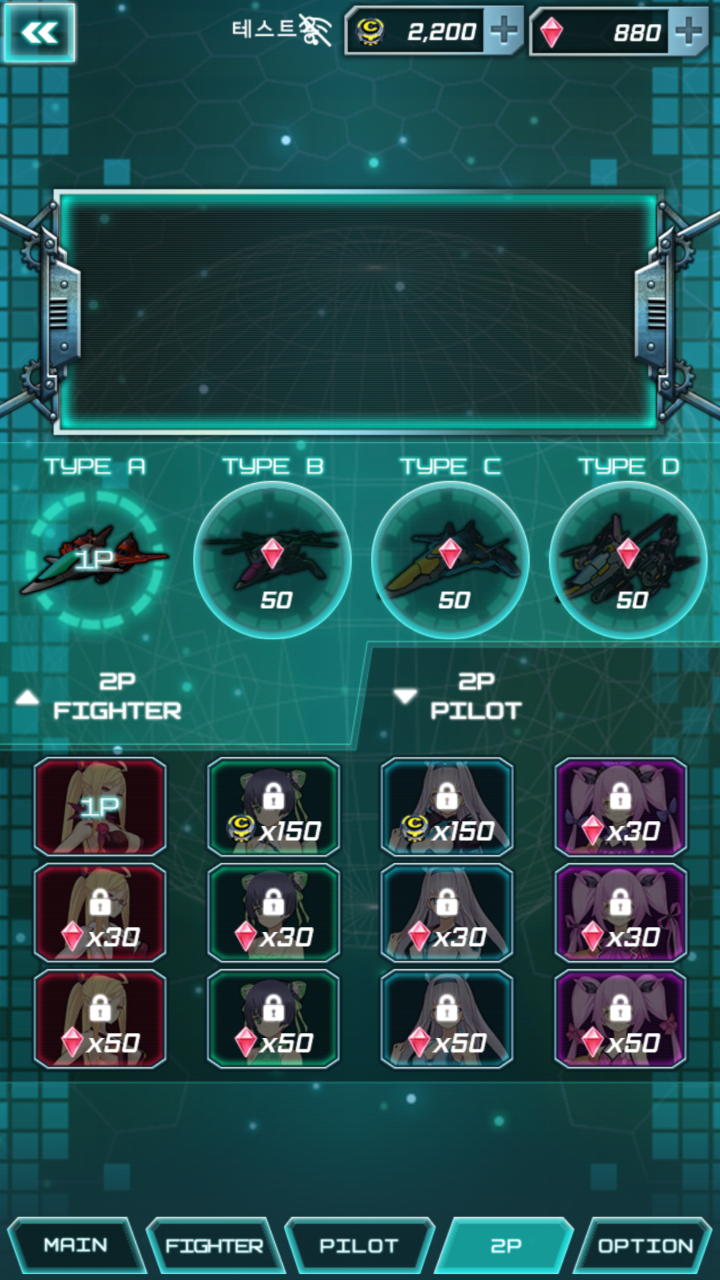
Task: Unlock the red pilot costing 50 gems
Action: (100, 1019)
